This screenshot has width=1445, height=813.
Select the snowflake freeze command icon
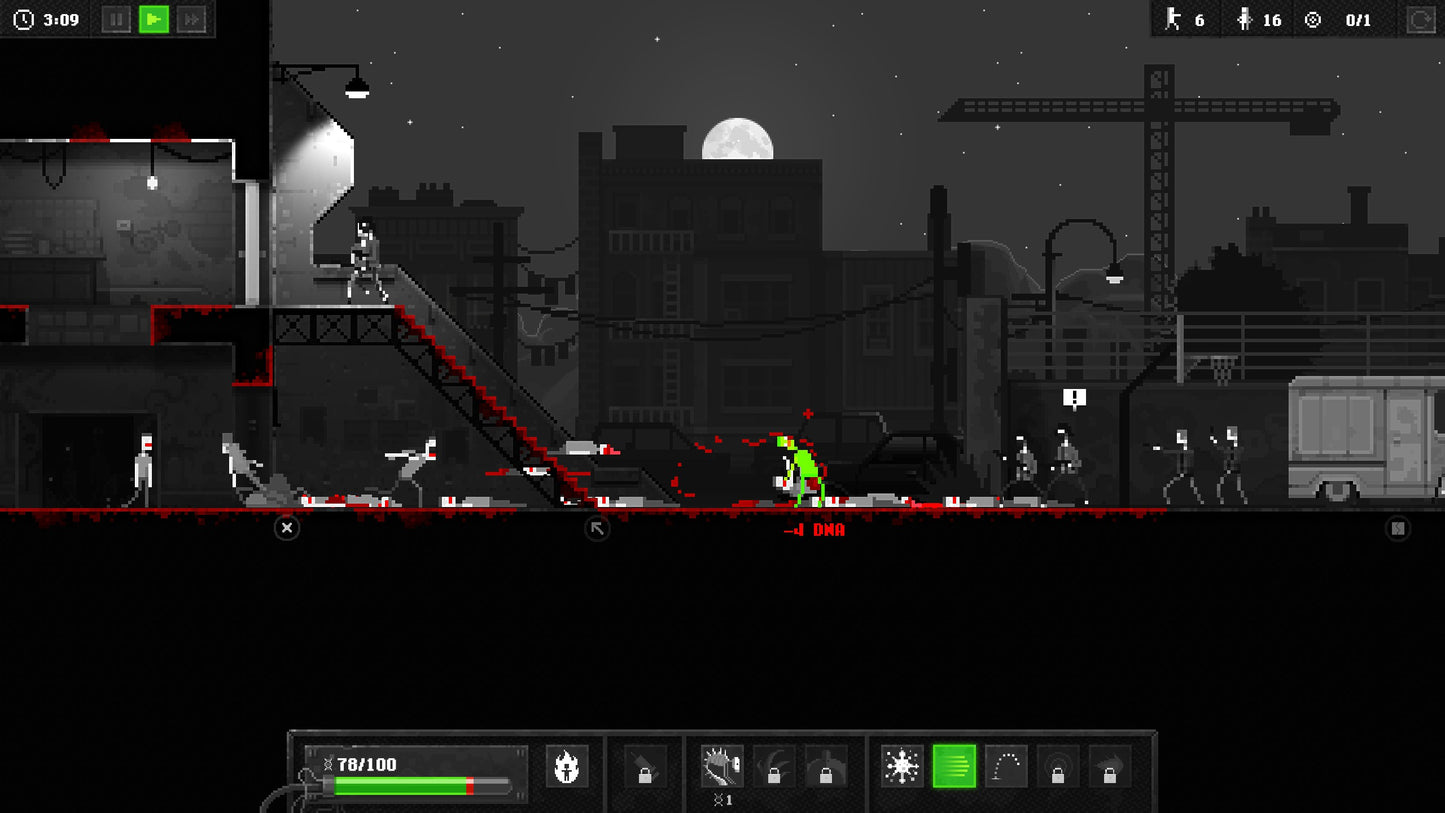[901, 766]
